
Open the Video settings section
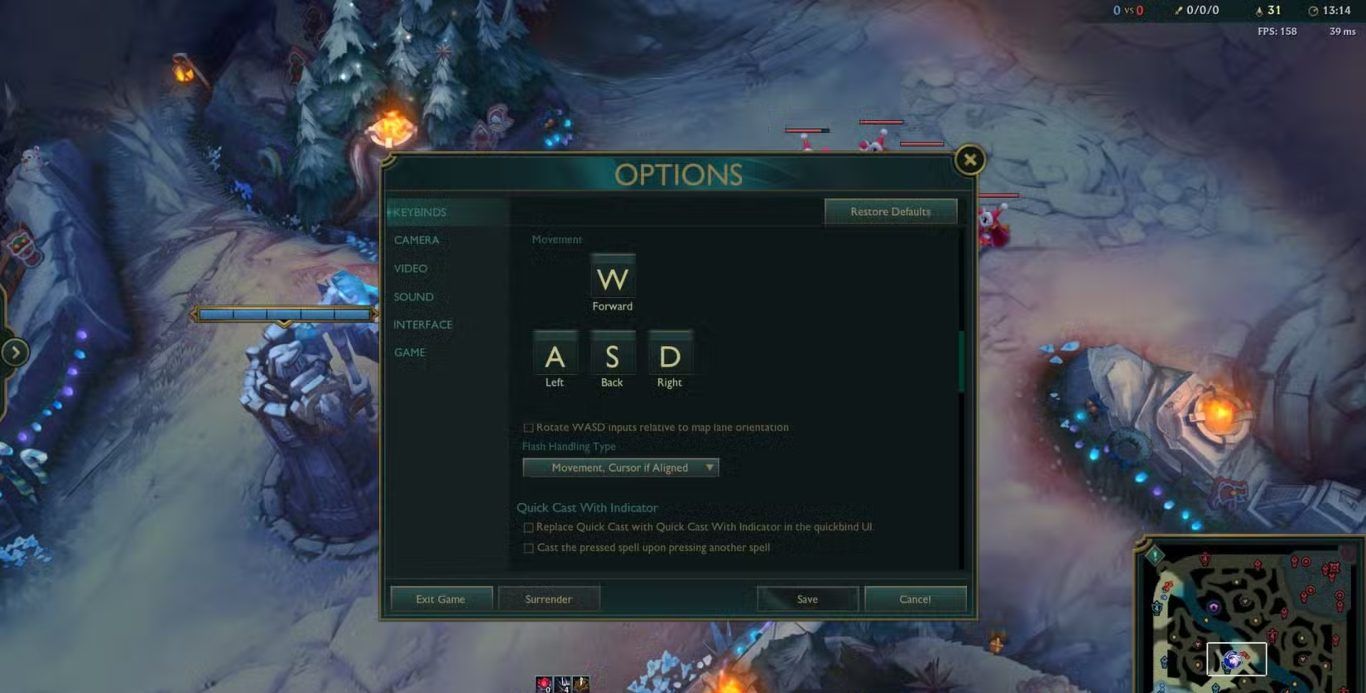tap(410, 269)
